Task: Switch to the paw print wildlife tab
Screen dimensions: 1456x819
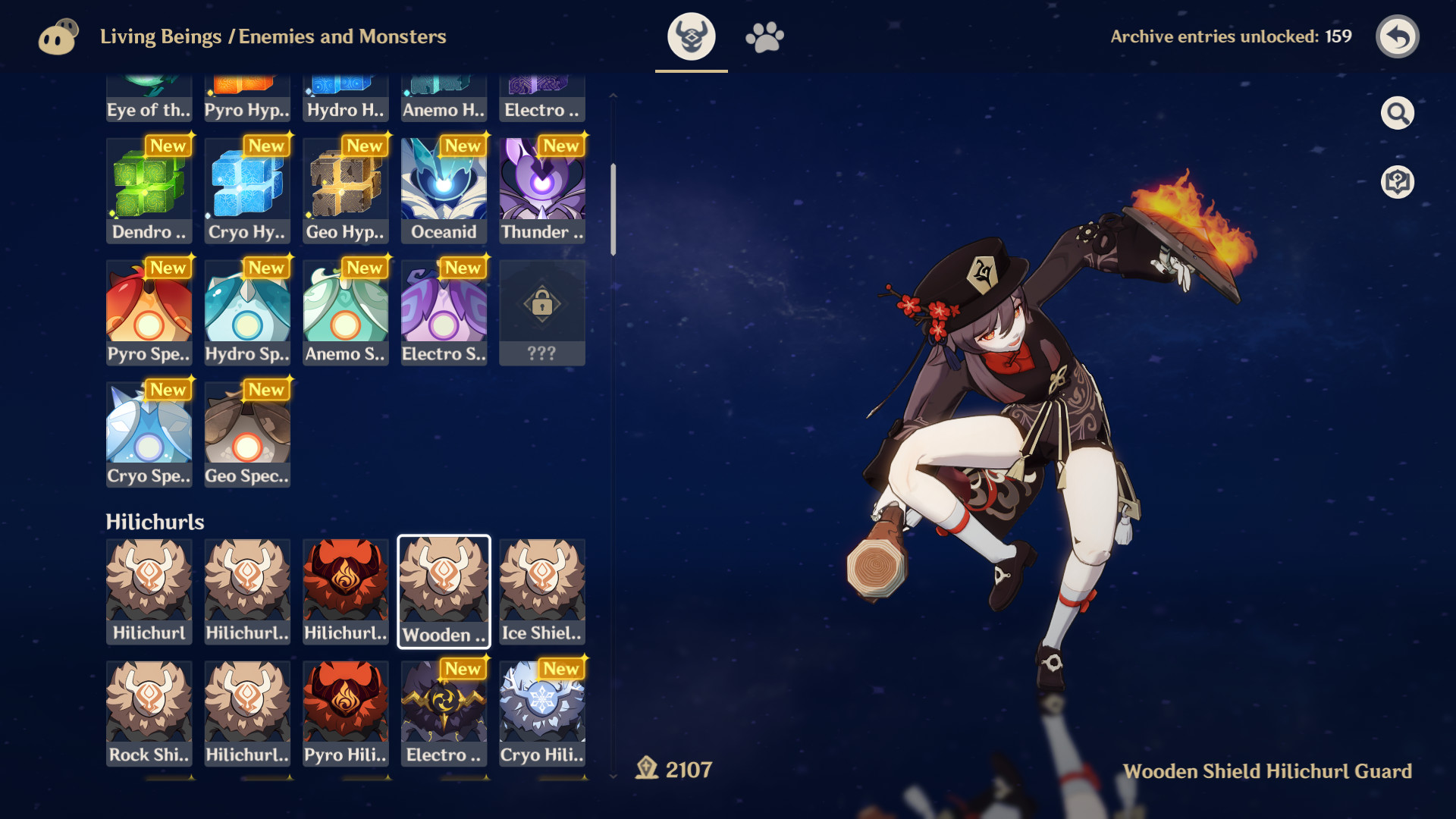Action: click(x=764, y=36)
